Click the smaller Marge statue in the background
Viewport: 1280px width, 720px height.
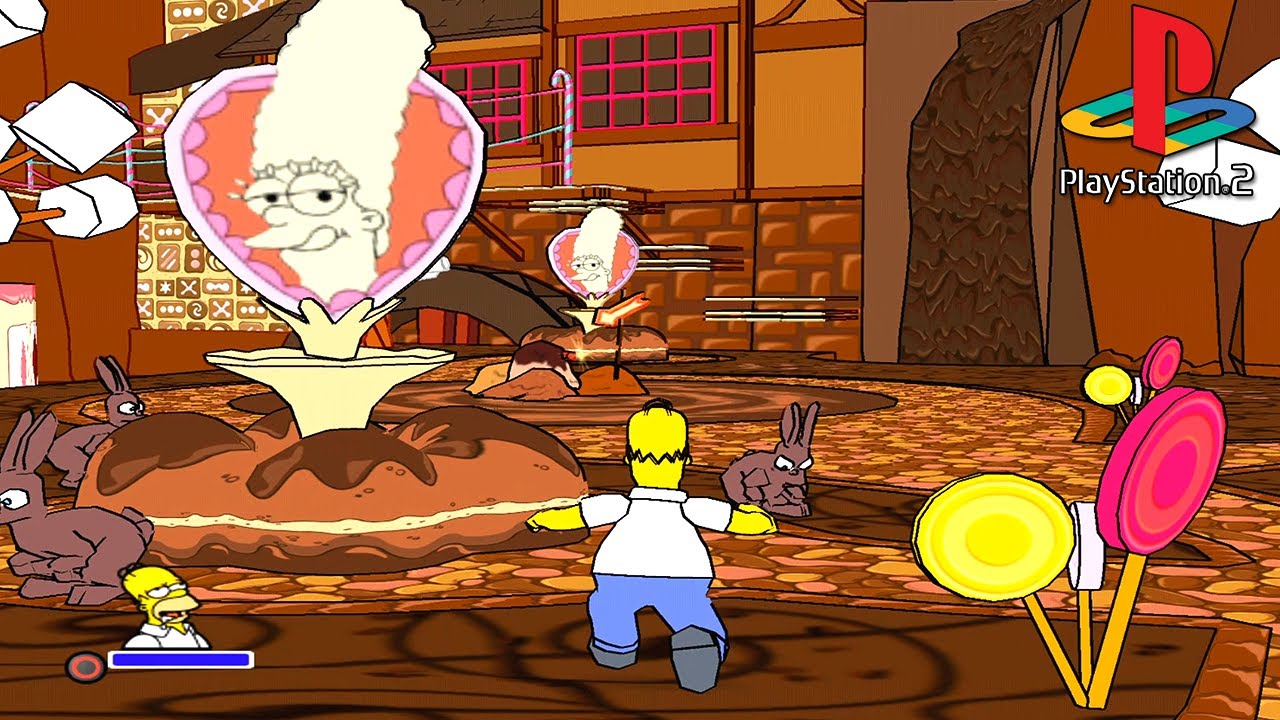[594, 260]
